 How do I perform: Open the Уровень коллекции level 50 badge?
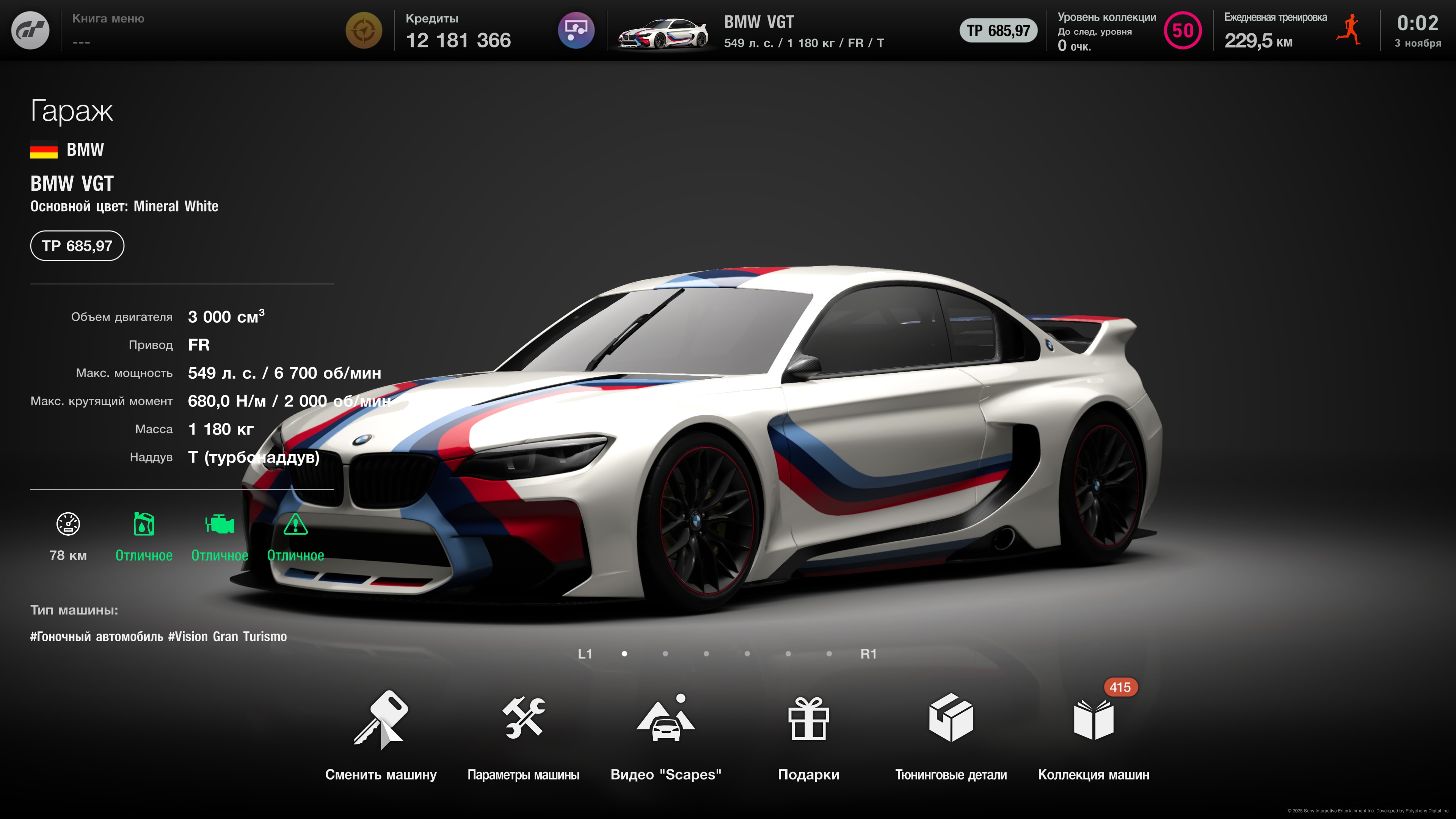(x=1183, y=30)
